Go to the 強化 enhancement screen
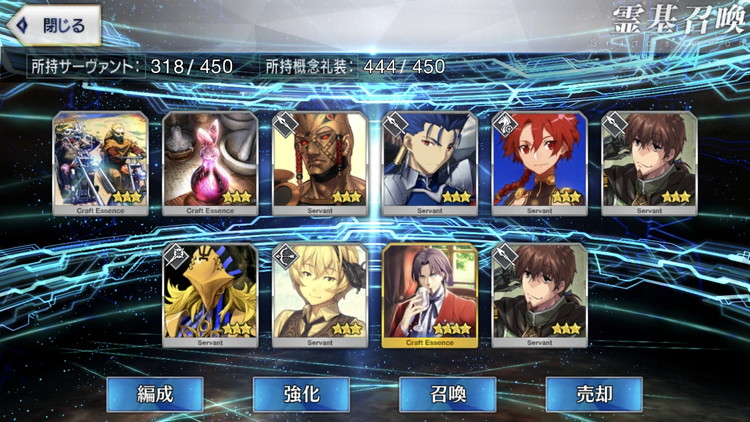 pyautogui.click(x=301, y=394)
